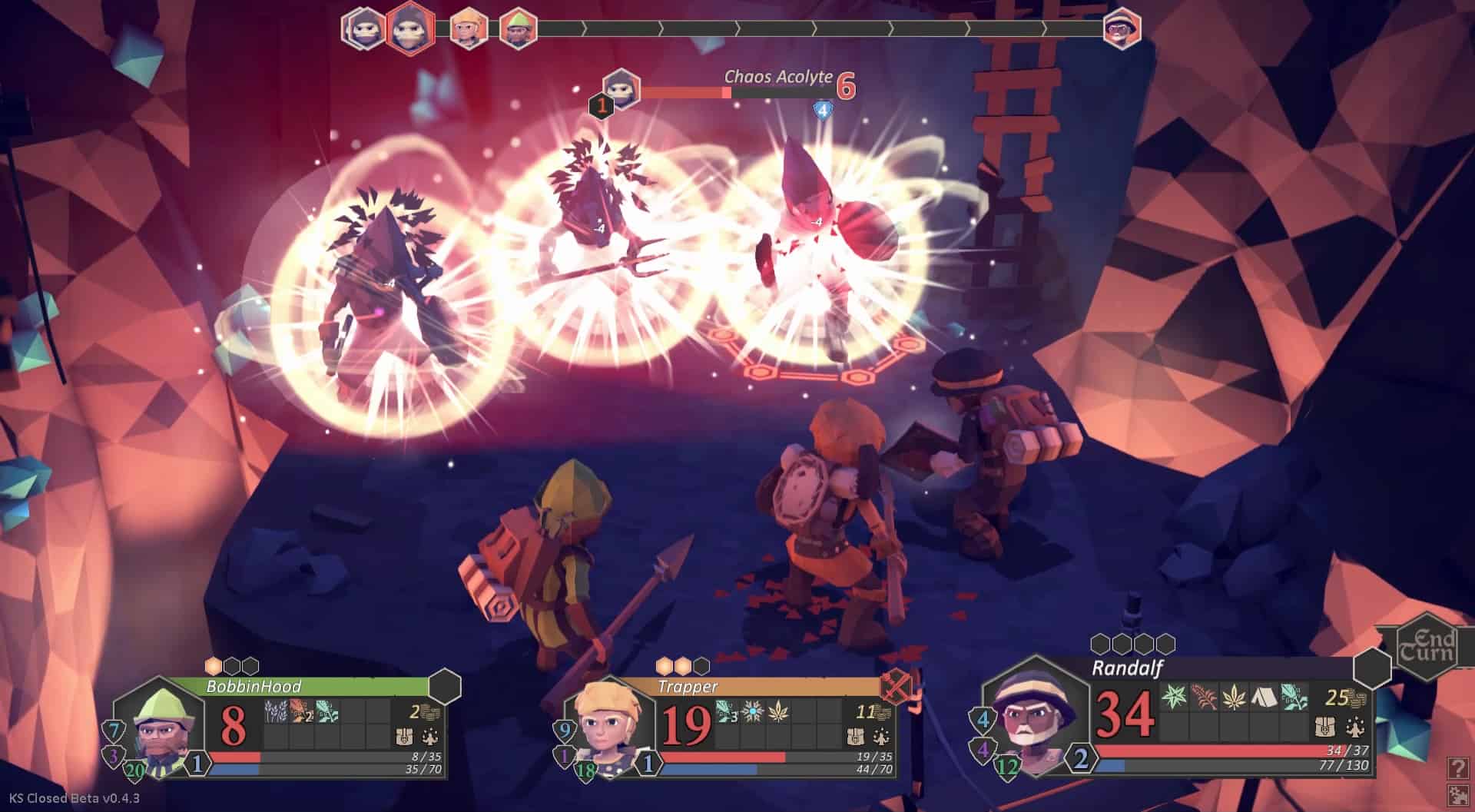This screenshot has height=812, width=1475.
Task: Select the tent item in Randalf's item slots
Action: 1263,698
